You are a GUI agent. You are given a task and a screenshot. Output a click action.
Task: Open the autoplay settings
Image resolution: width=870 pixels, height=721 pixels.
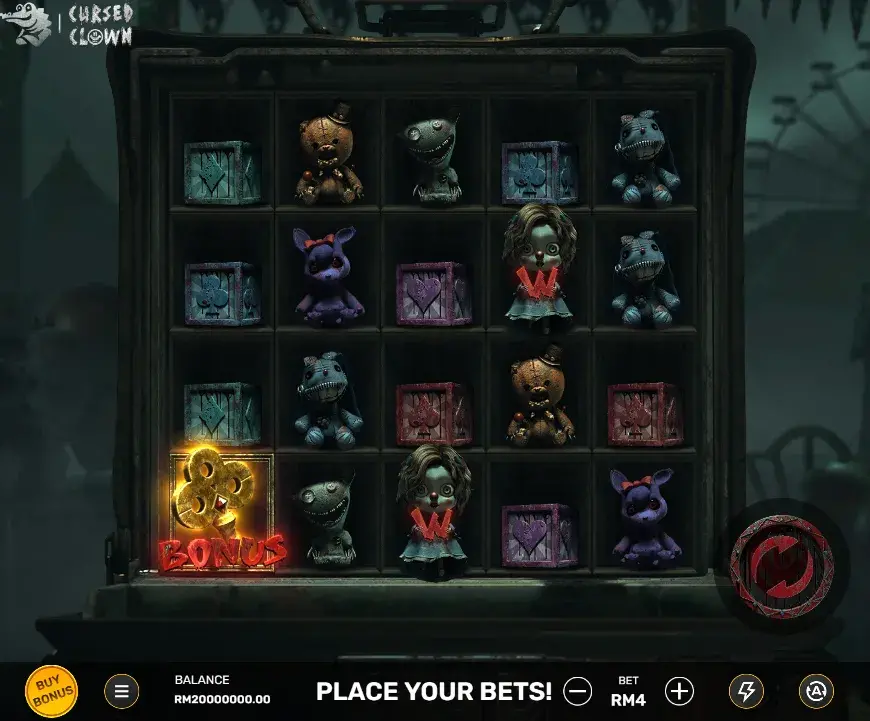(816, 691)
